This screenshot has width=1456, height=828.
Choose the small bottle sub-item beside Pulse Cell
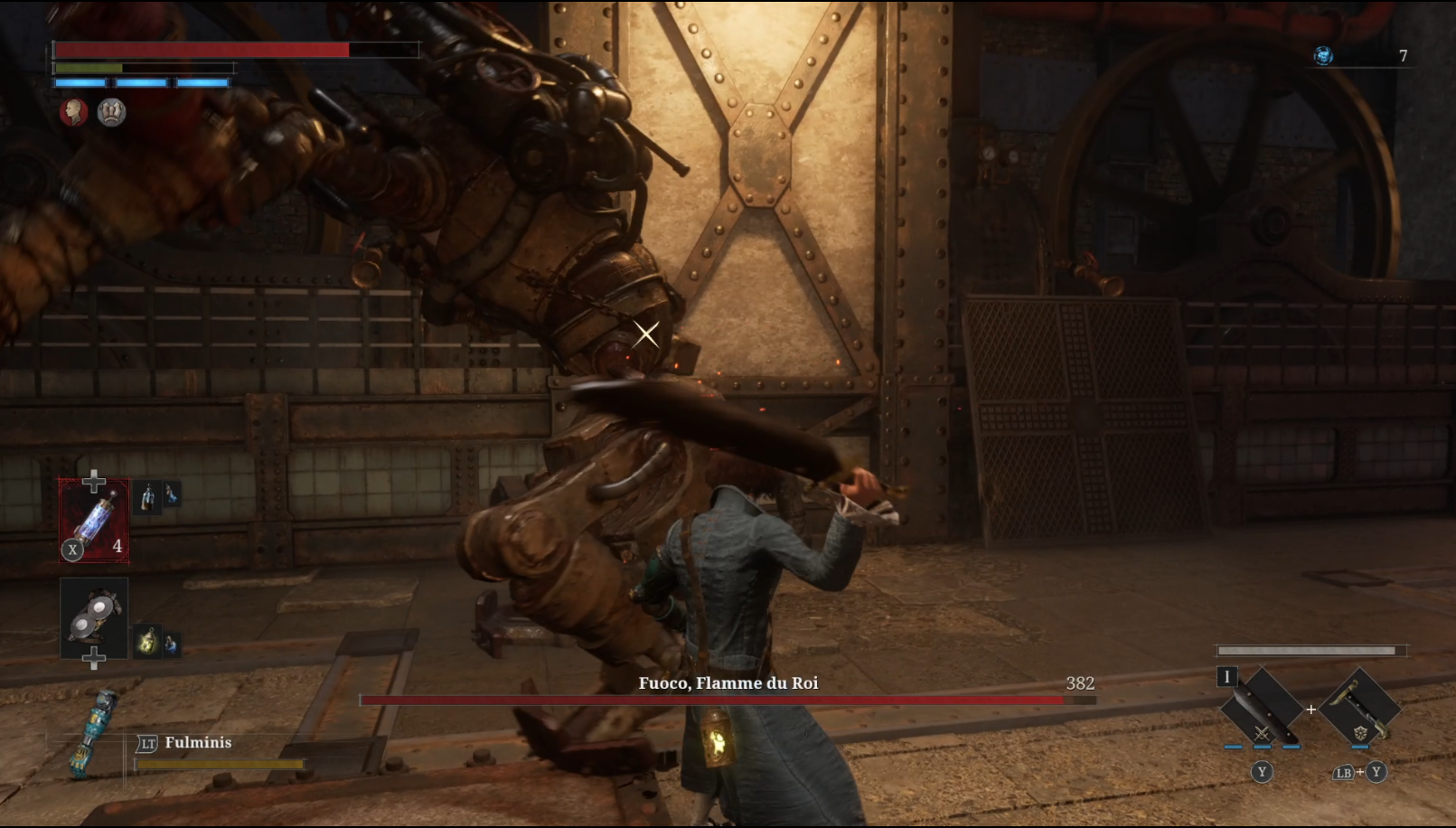tap(148, 496)
